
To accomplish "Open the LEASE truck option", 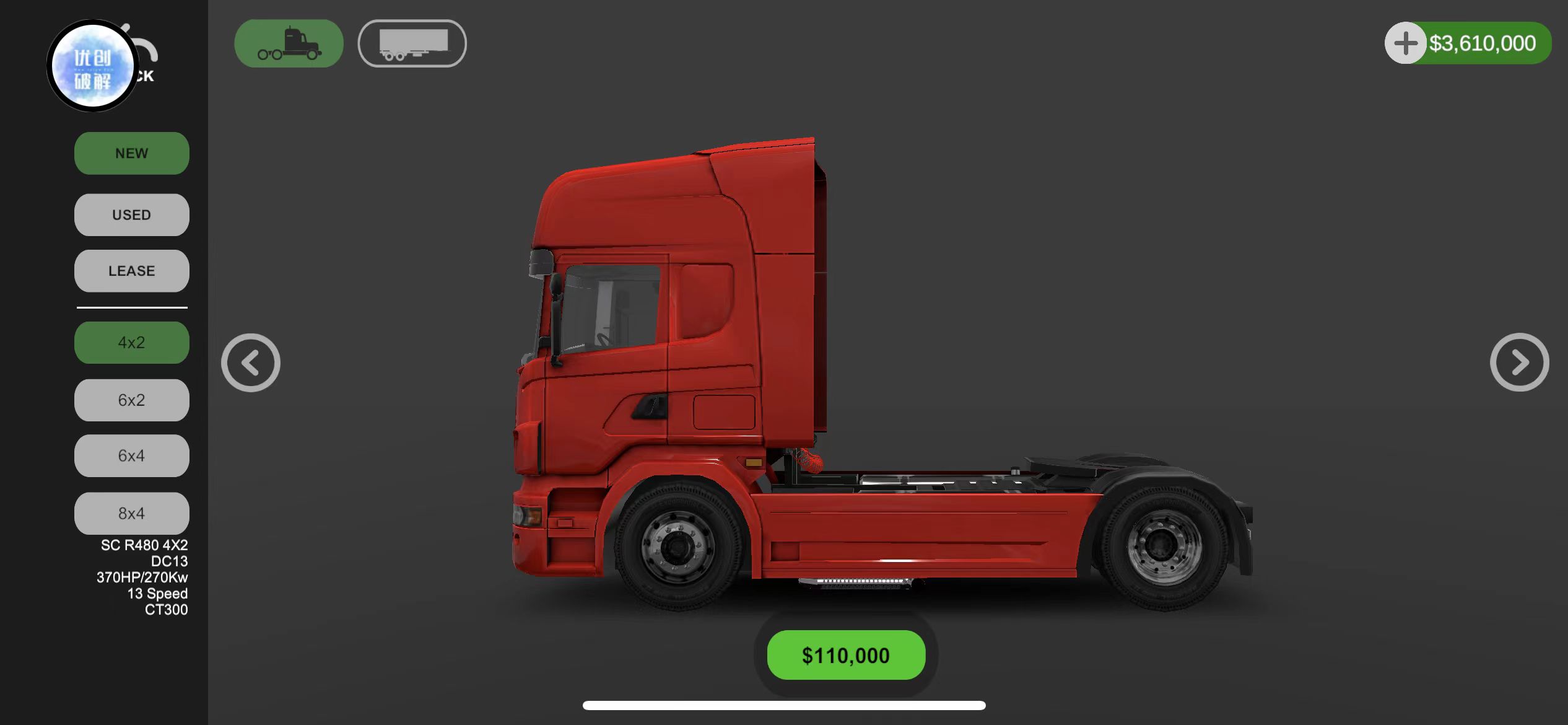I will [x=131, y=271].
